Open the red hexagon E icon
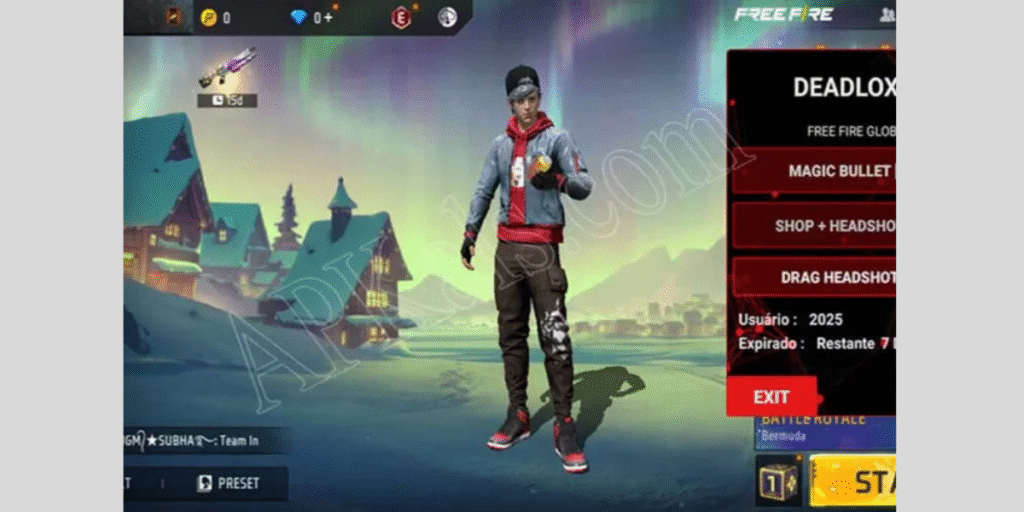This screenshot has height=512, width=1024. tap(401, 17)
